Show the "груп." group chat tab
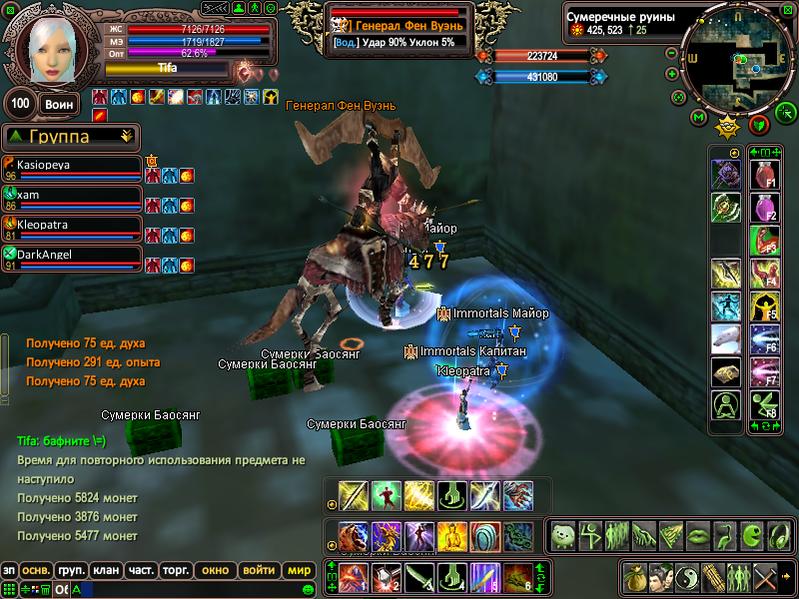Viewport: 799px width, 599px height. (x=70, y=570)
